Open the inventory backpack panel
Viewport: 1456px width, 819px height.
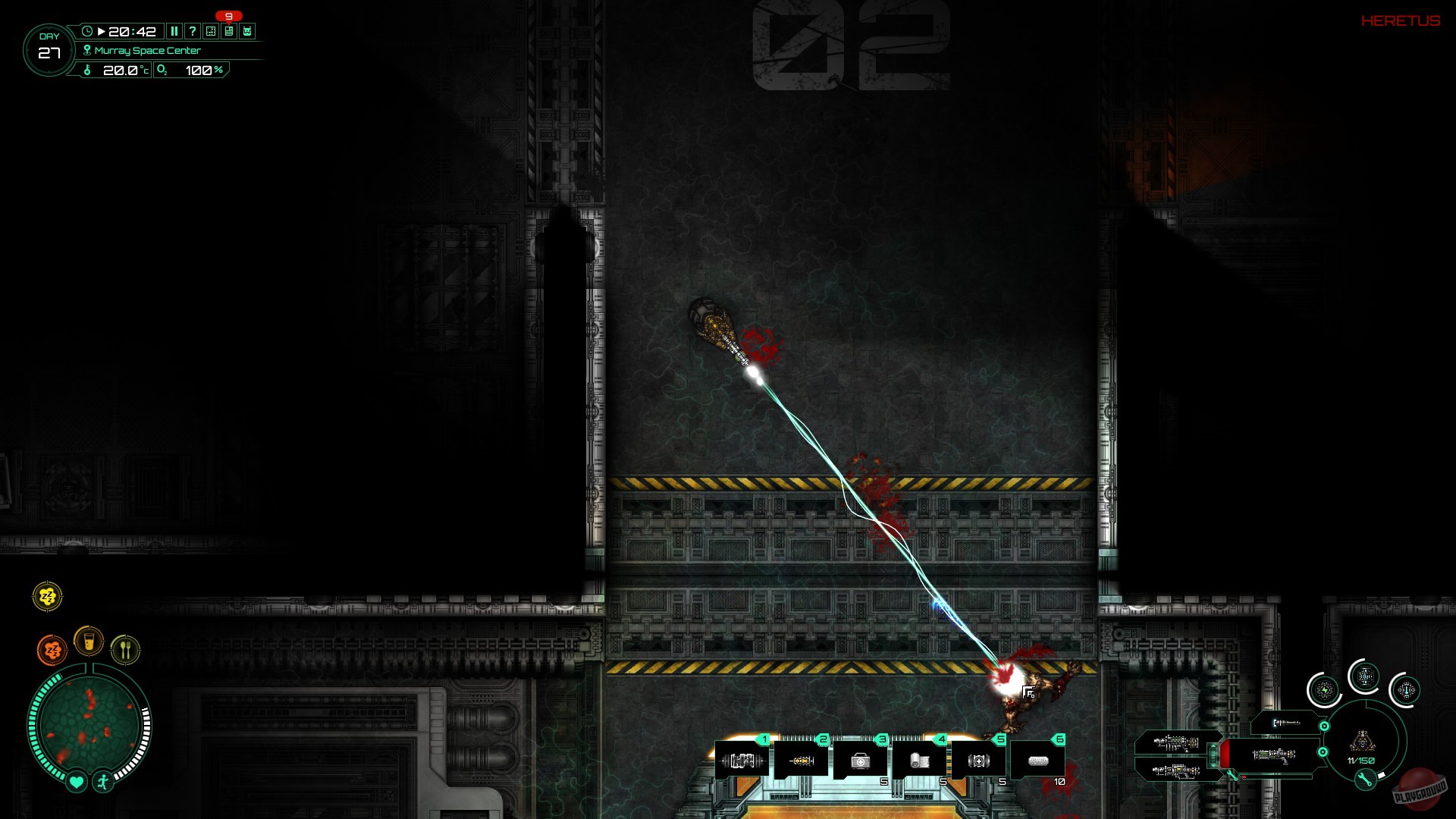point(248,31)
